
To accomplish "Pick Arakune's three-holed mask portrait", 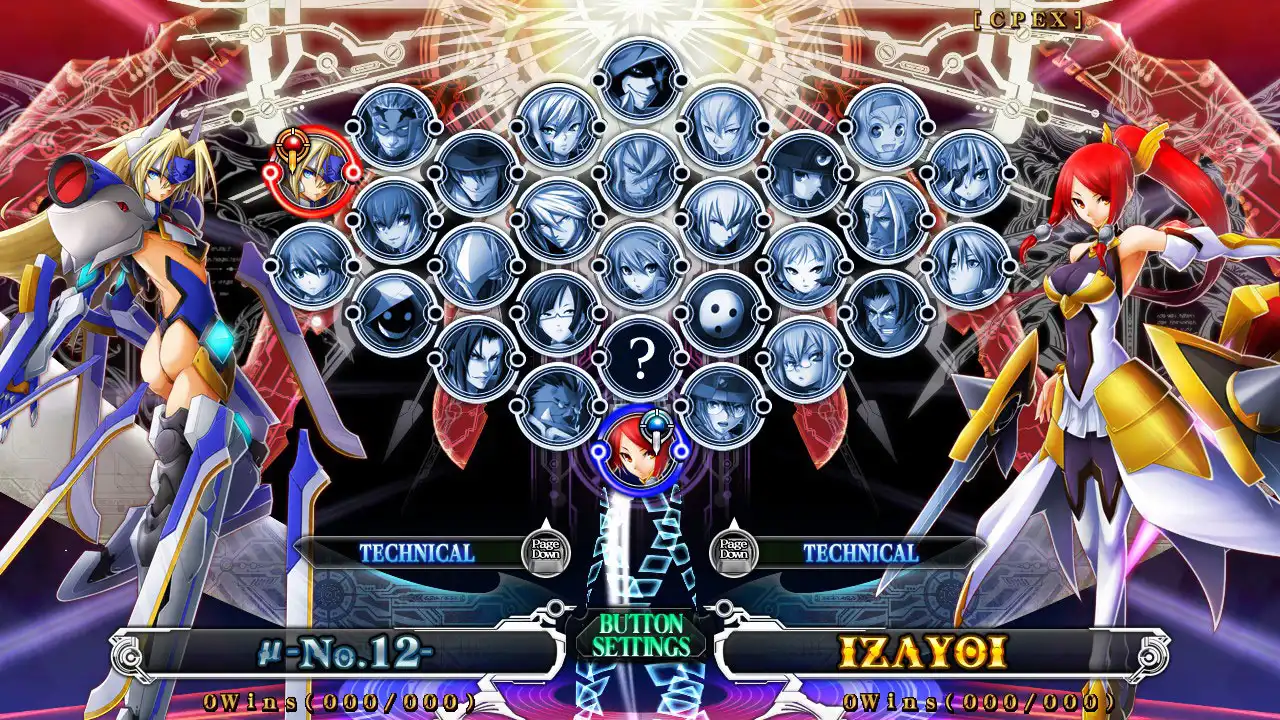I will coord(720,313).
